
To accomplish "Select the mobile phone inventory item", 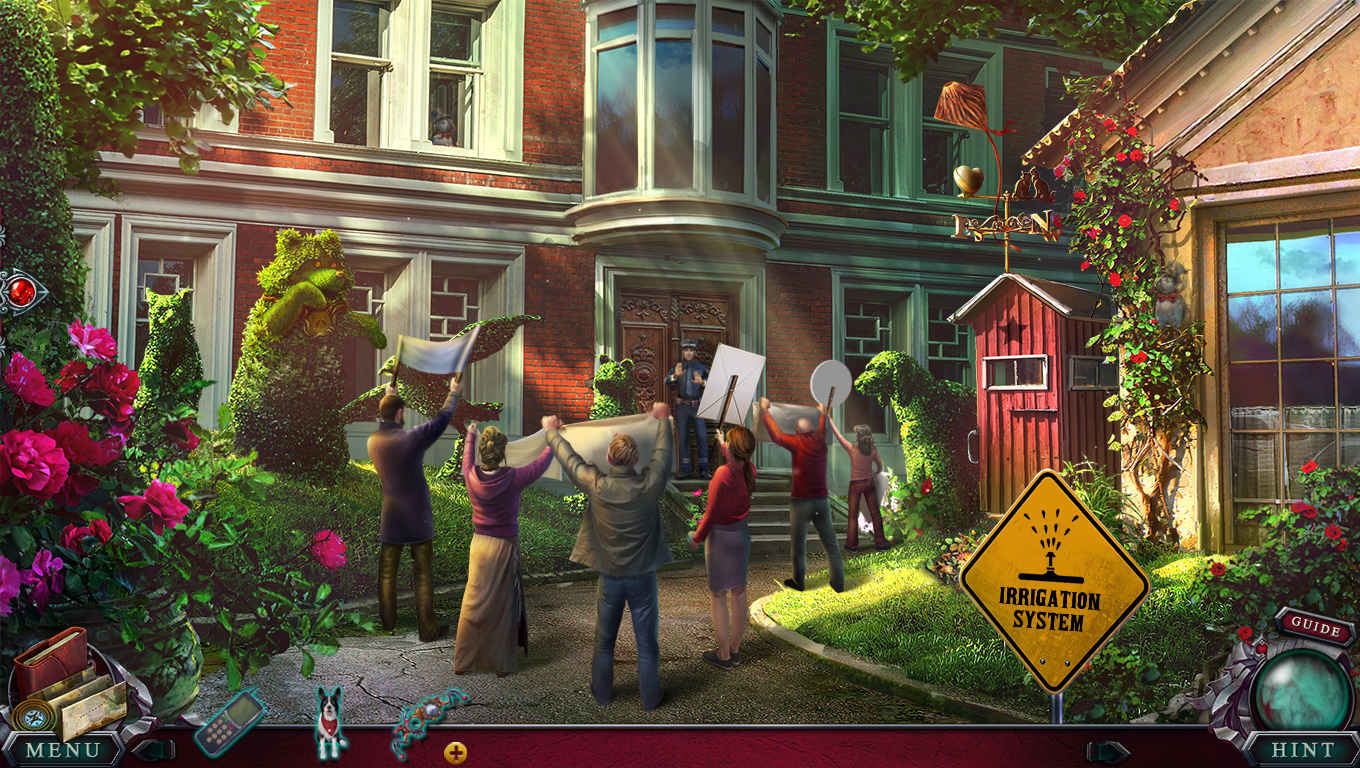I will 229,722.
